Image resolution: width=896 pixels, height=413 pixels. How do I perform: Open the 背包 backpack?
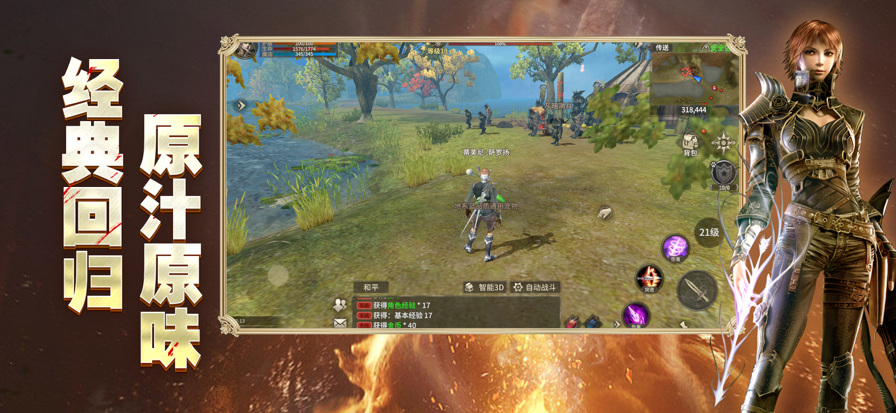coord(690,146)
